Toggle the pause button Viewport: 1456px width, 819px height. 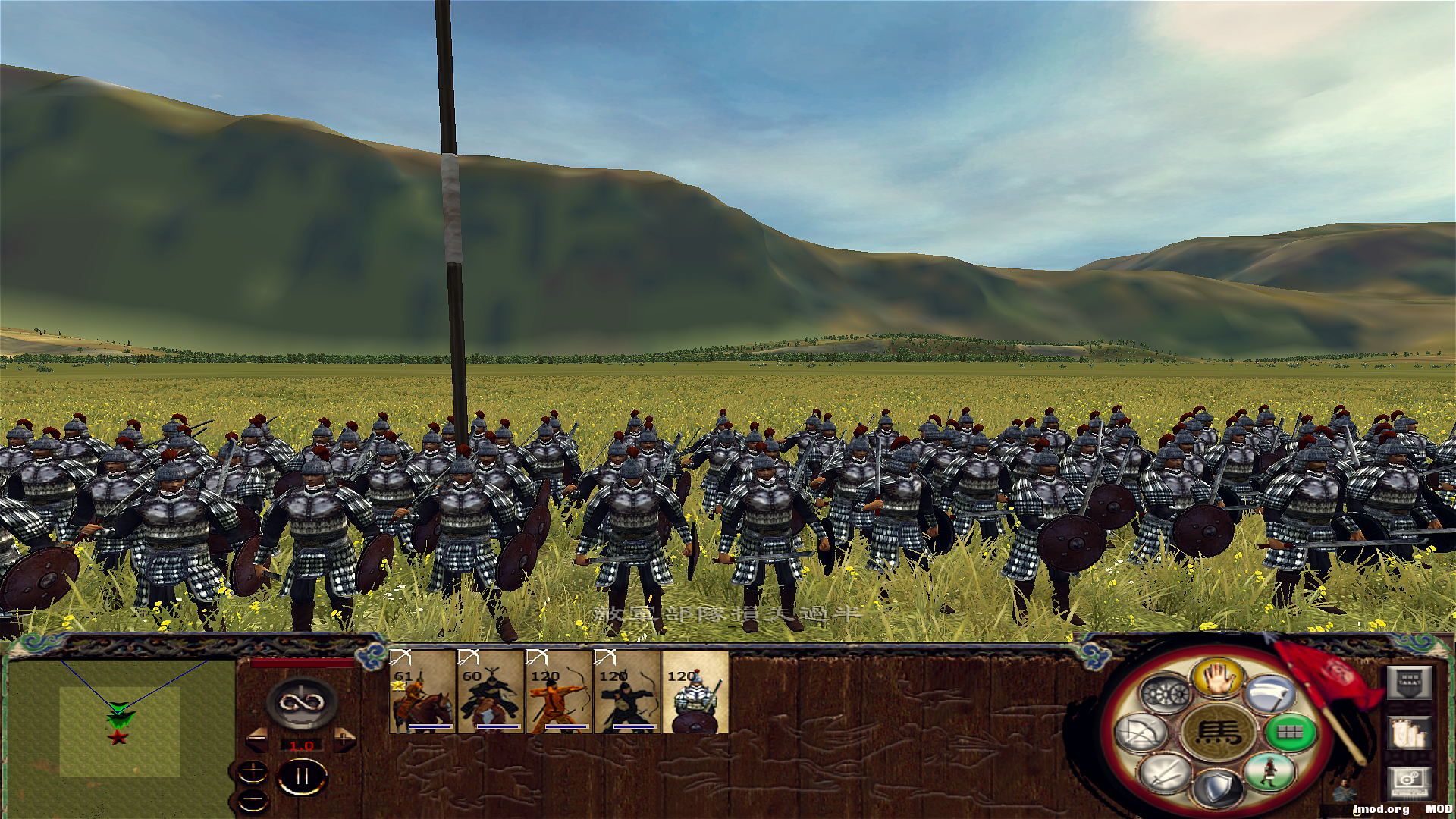[302, 777]
